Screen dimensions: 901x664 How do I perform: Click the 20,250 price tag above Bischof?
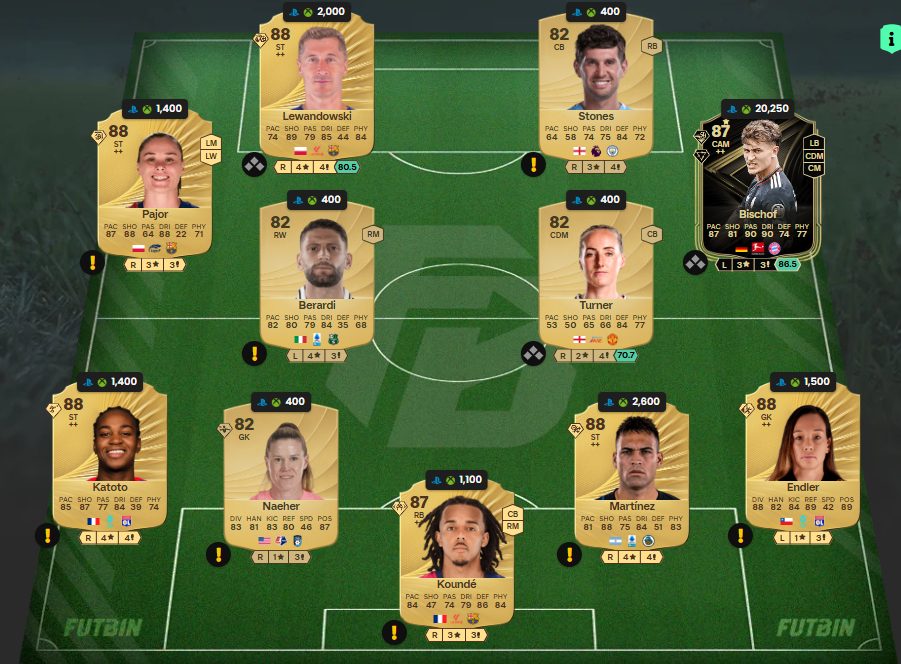point(760,109)
